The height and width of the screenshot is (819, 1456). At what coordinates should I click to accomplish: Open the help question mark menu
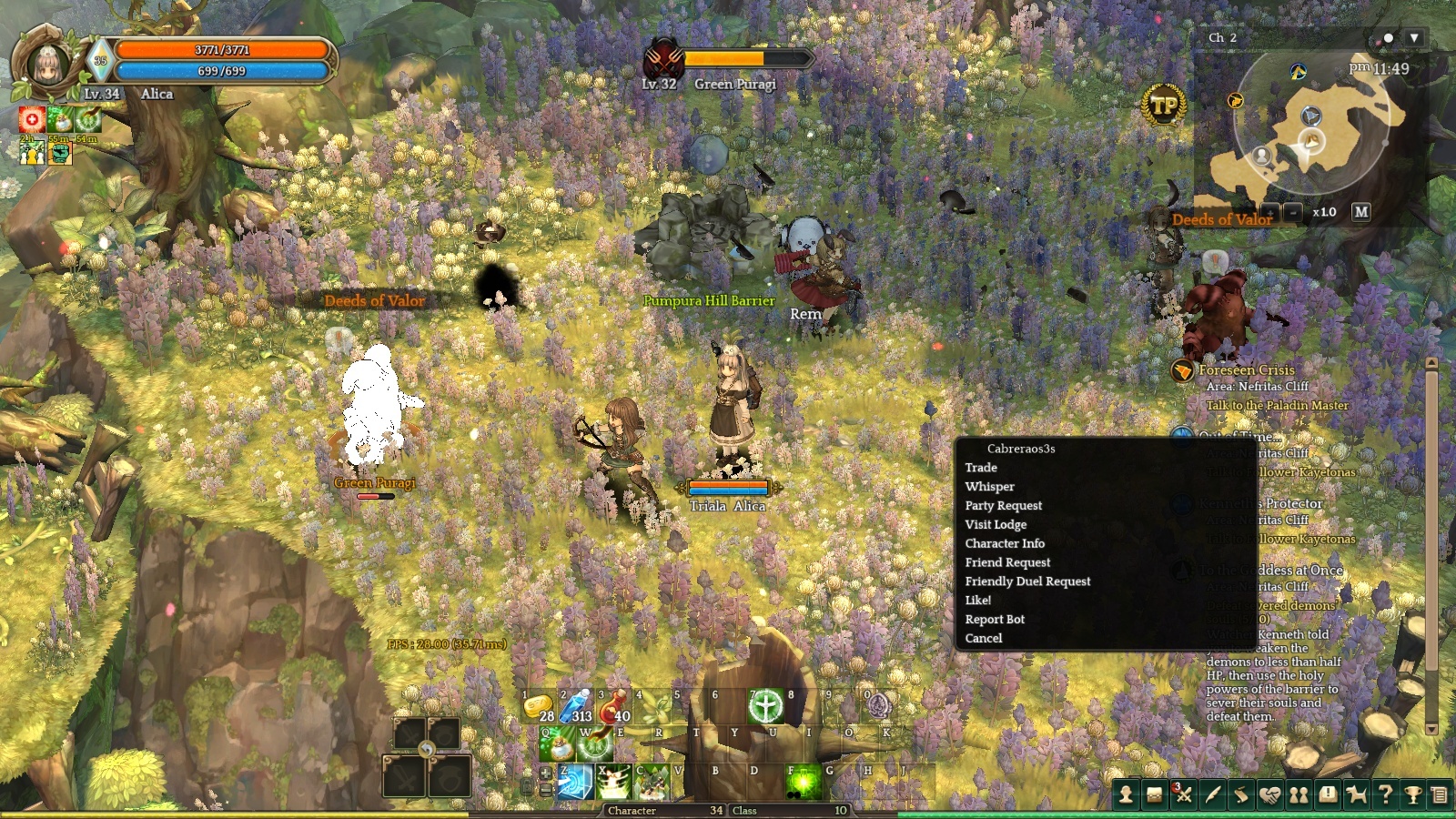pos(1385,795)
